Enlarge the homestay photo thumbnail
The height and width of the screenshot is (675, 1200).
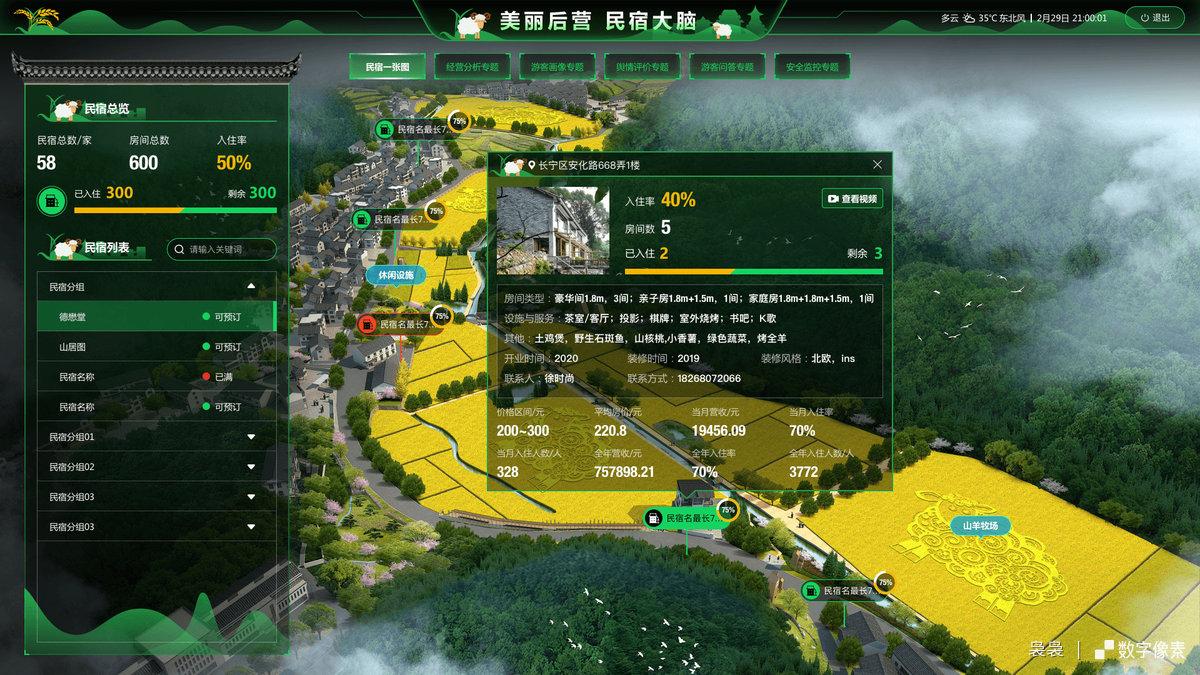pyautogui.click(x=552, y=229)
